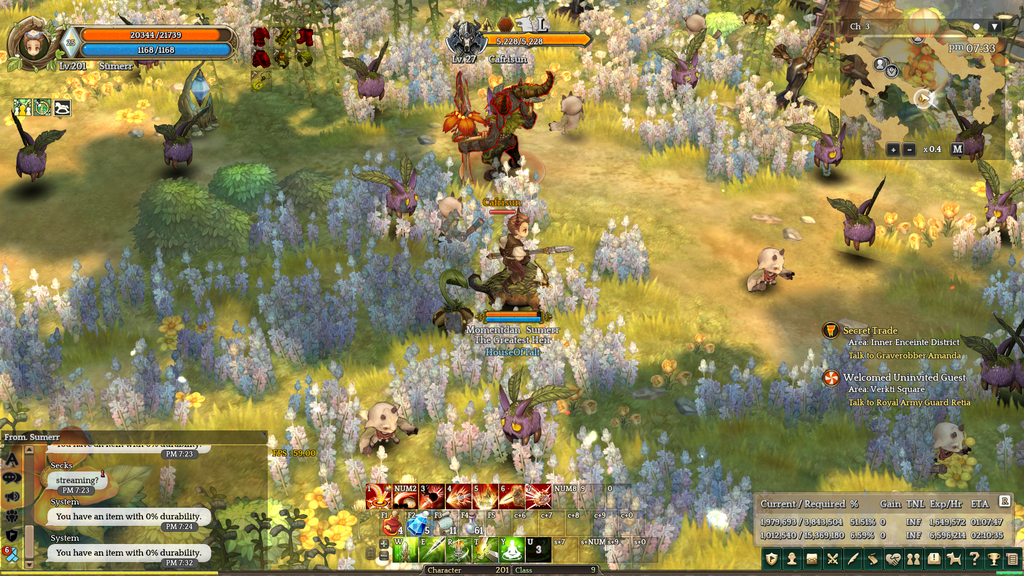Activate the red skill in hotbar slot 1
This screenshot has height=576, width=1024.
point(378,497)
